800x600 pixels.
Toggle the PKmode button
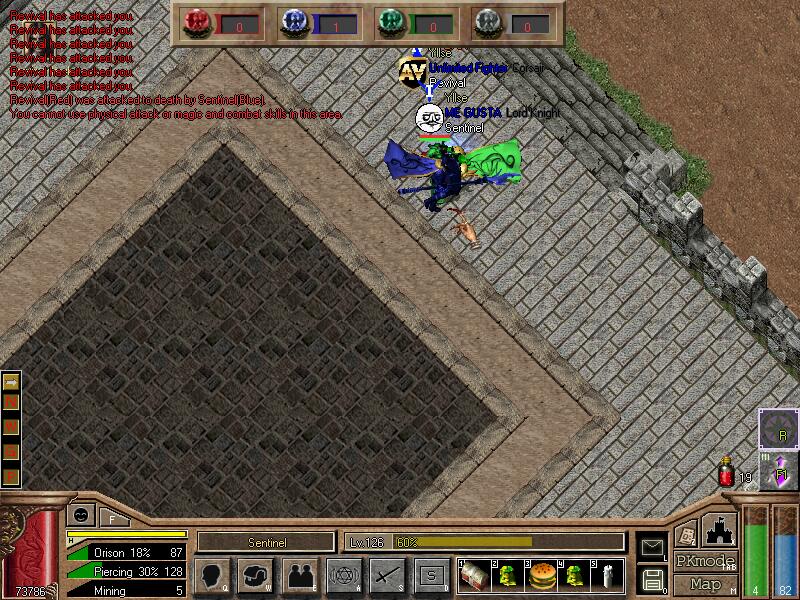[703, 561]
